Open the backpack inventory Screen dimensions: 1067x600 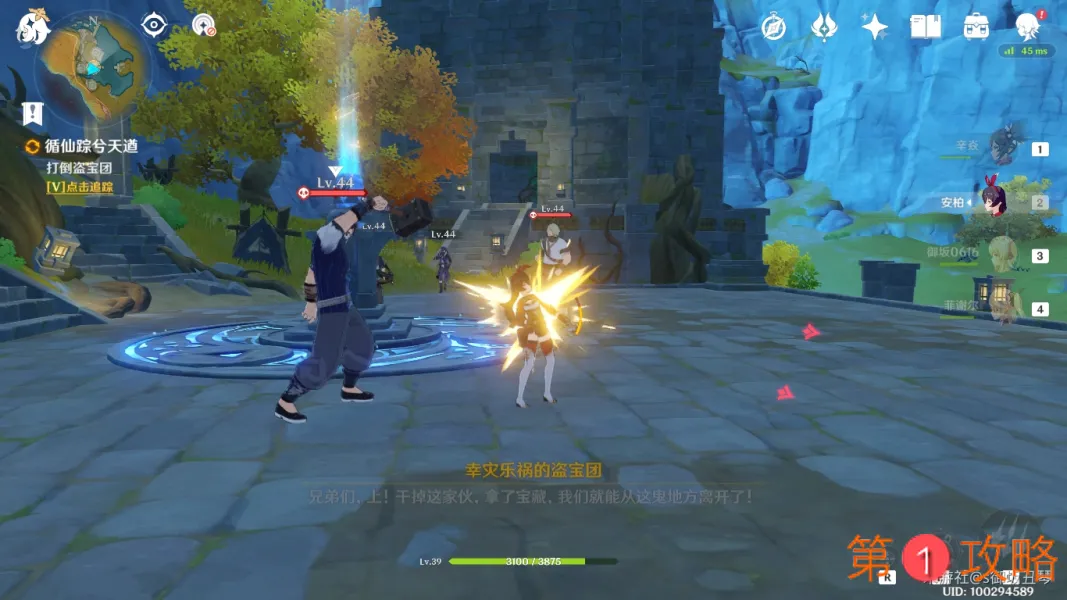click(977, 27)
